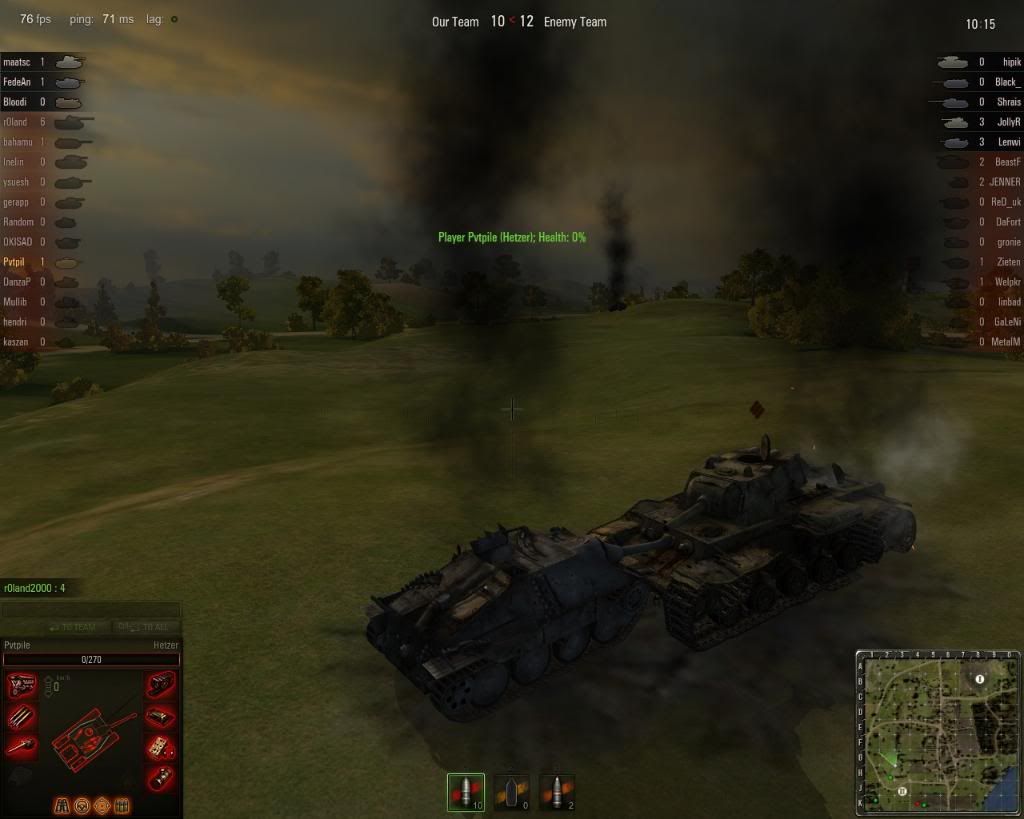
Task: Select the empty shell slot showing 0
Action: (x=511, y=792)
